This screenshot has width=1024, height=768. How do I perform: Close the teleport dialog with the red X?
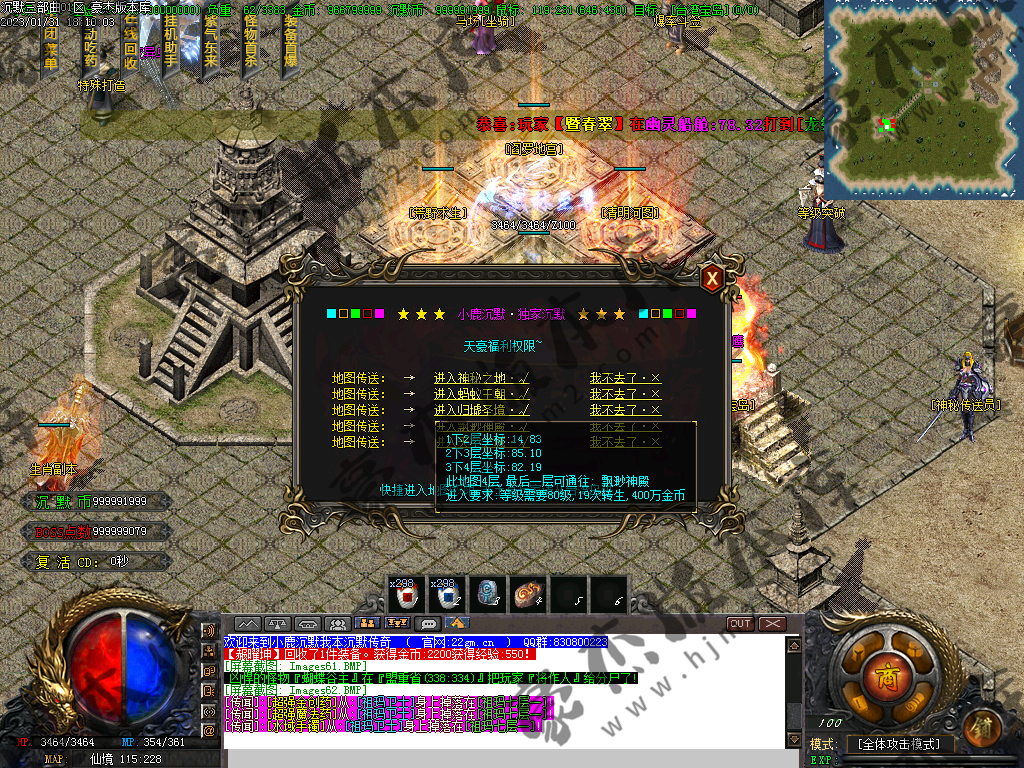[712, 279]
